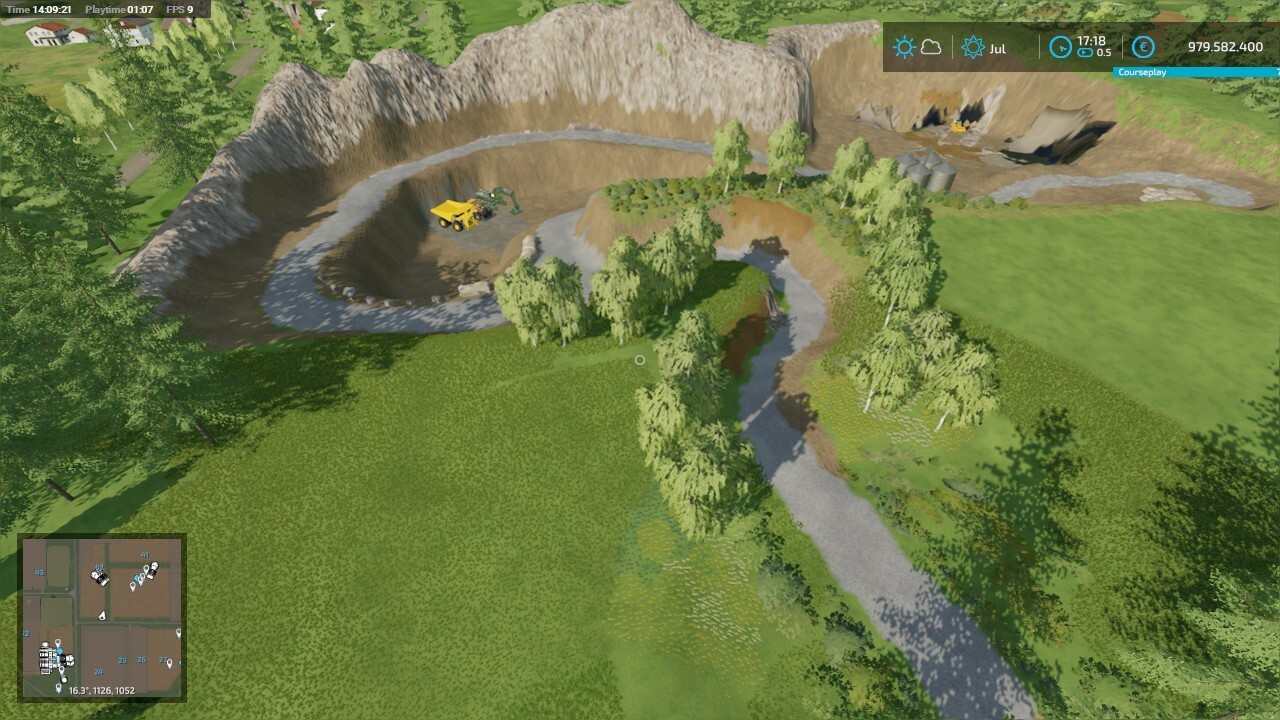The image size is (1280, 720).
Task: Click the July season sun icon
Action: click(973, 48)
